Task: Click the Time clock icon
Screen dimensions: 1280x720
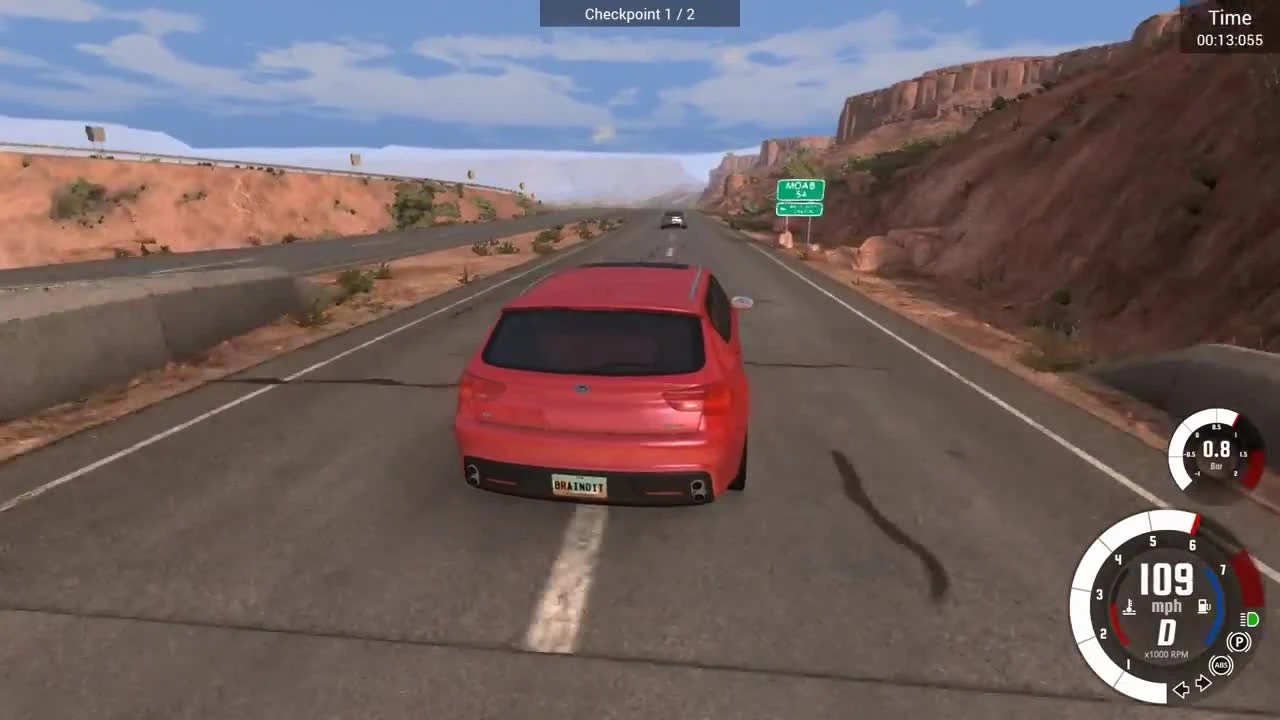Action: pyautogui.click(x=1229, y=18)
